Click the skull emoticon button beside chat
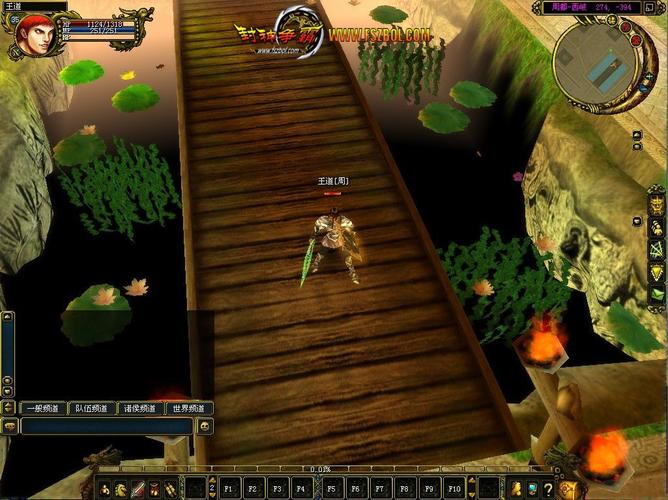The image size is (668, 500). click(x=204, y=427)
